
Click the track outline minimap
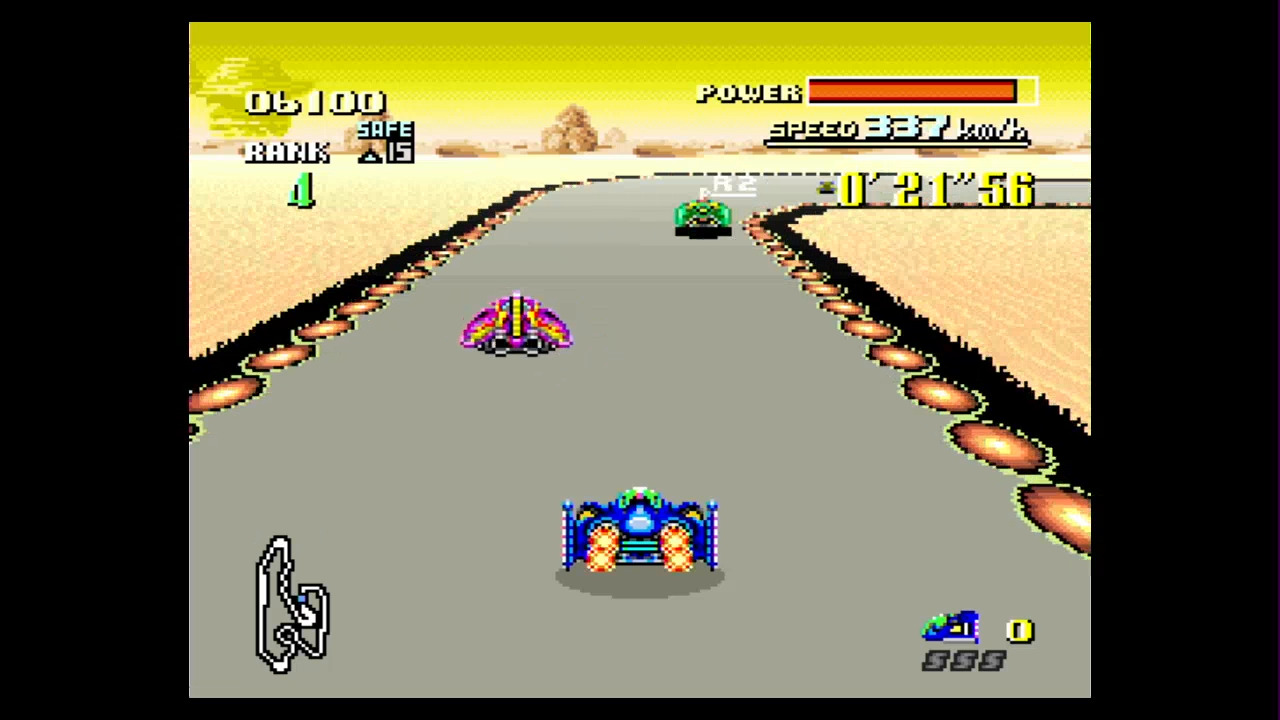coord(291,603)
